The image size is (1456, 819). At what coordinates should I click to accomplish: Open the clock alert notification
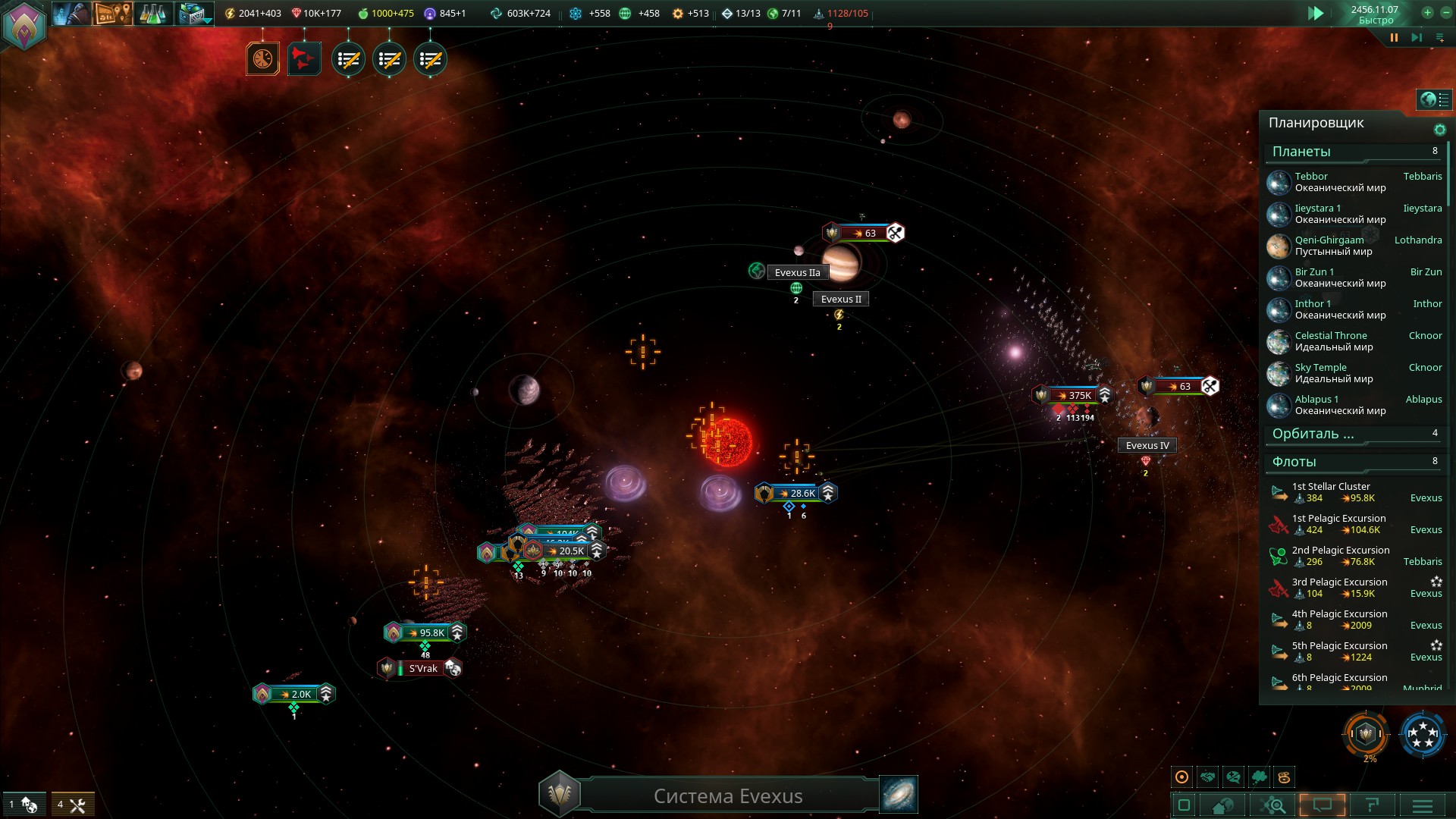click(263, 59)
